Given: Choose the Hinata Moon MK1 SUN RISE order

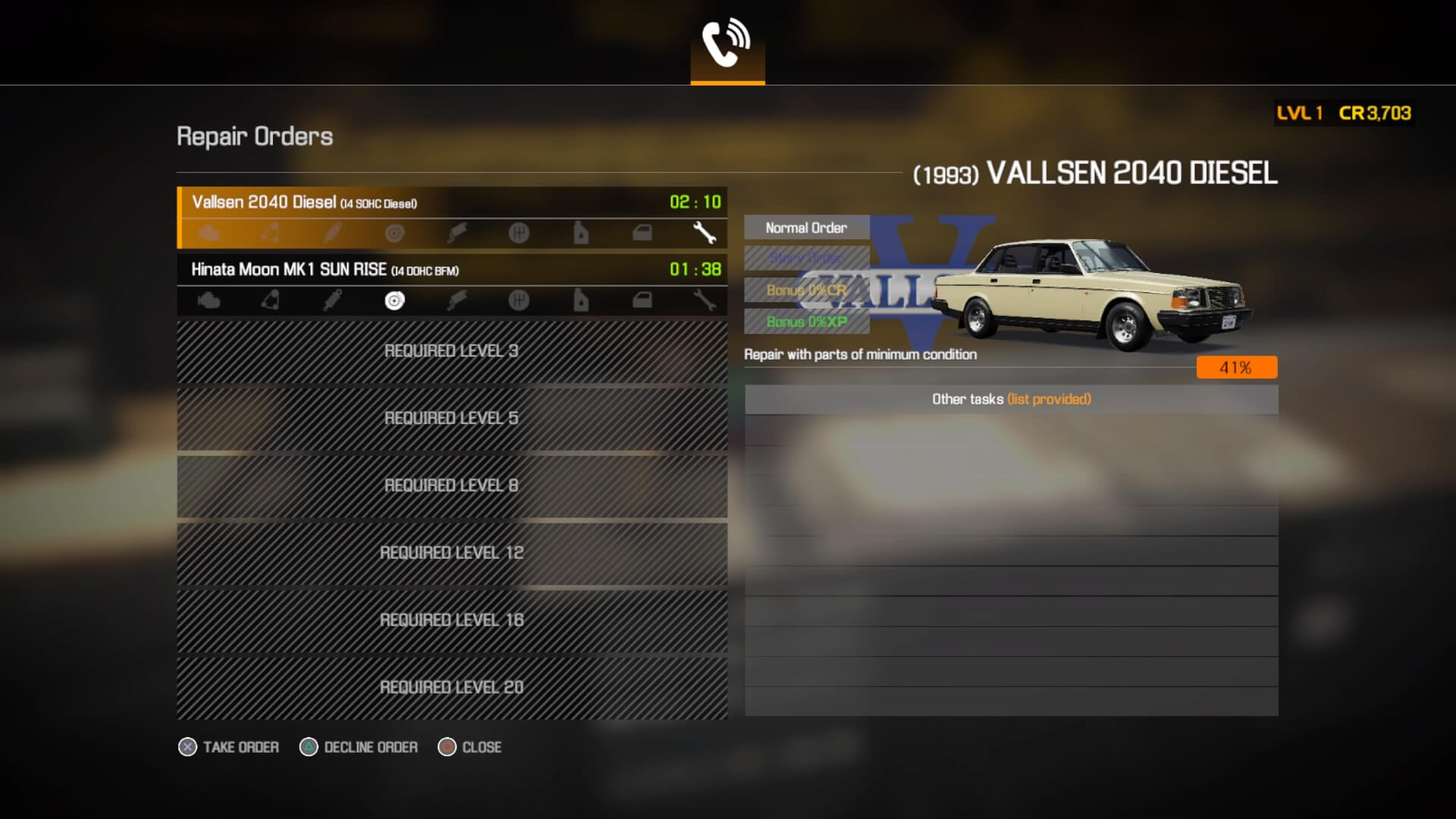Looking at the screenshot, I should pyautogui.click(x=452, y=270).
